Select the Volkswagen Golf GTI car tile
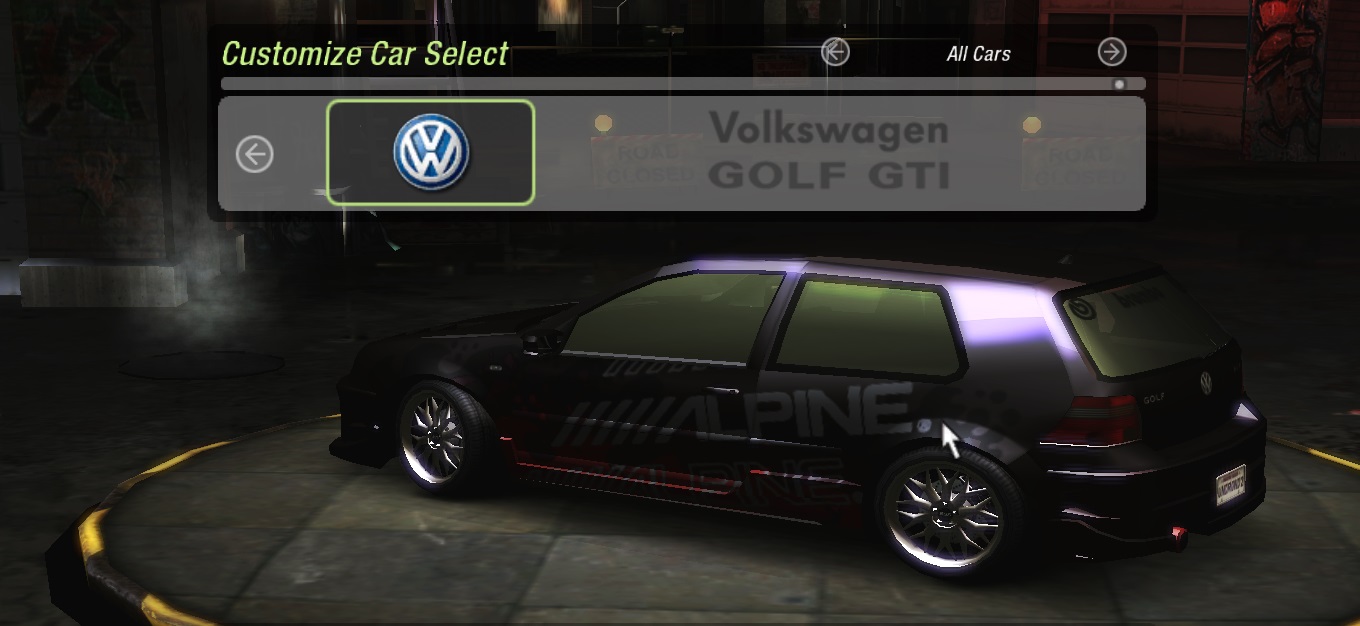Screen dimensions: 1360x626 pos(431,153)
